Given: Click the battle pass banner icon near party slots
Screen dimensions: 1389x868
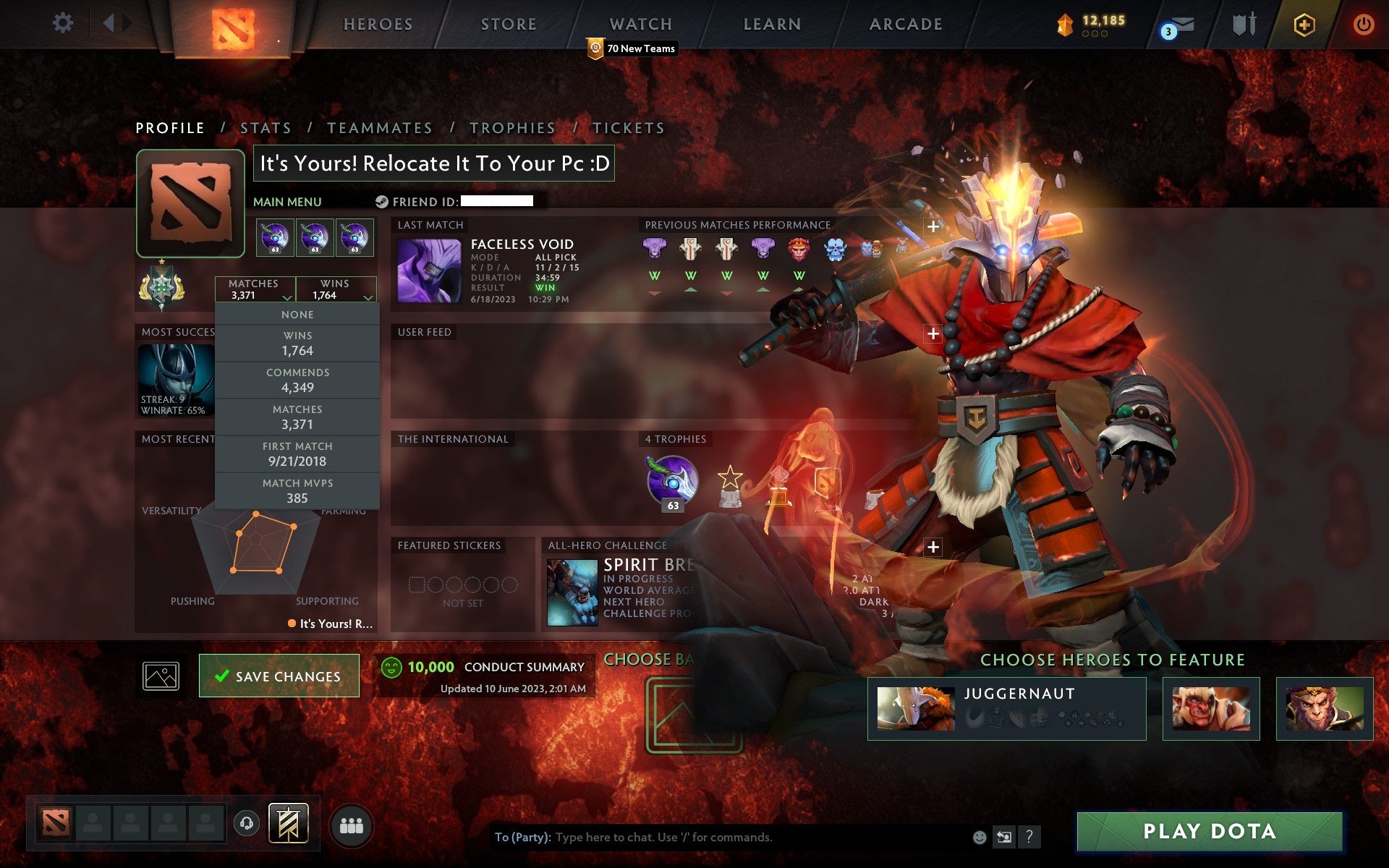Looking at the screenshot, I should (288, 822).
